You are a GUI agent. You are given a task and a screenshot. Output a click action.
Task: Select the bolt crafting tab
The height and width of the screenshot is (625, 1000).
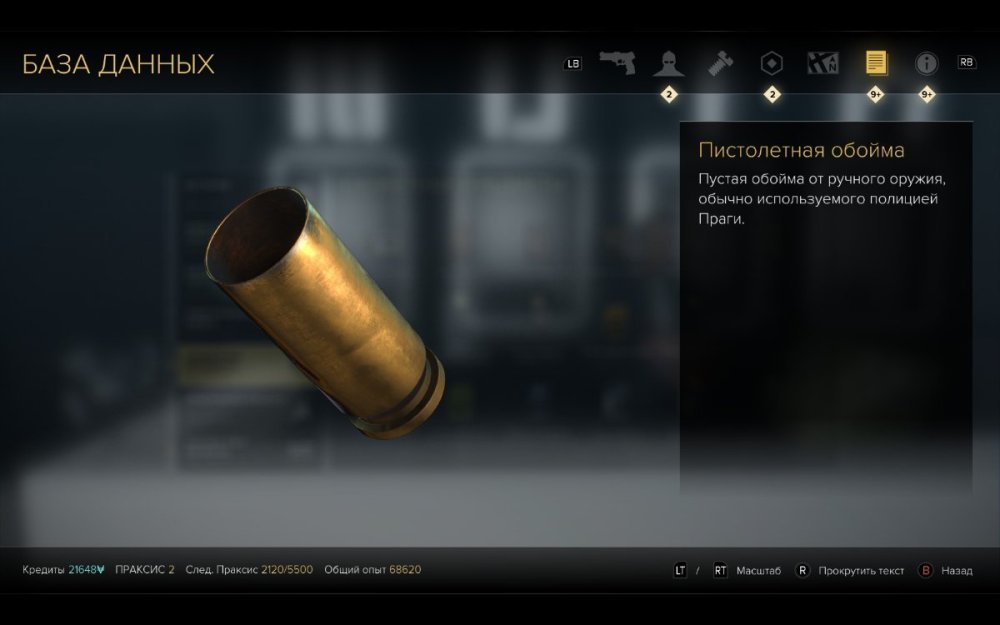click(720, 63)
